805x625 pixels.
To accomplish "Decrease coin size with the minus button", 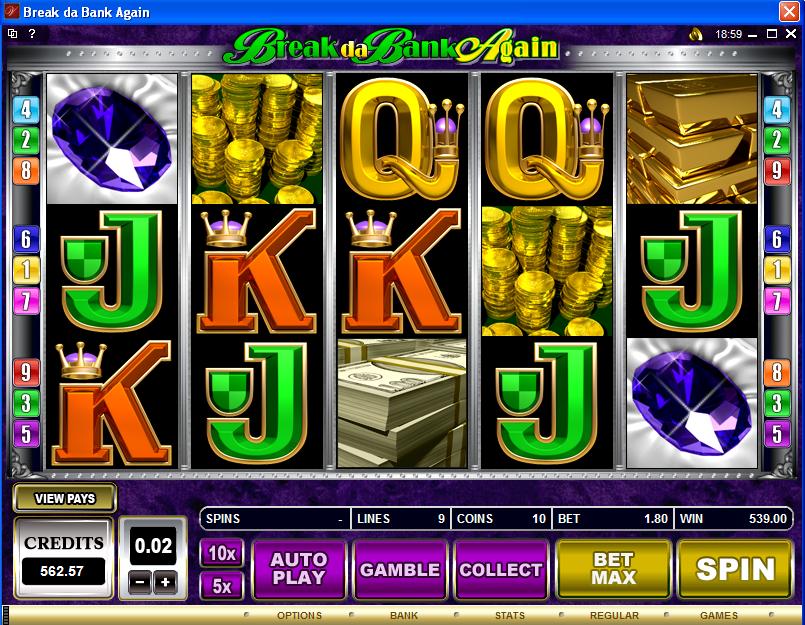I will click(x=142, y=582).
